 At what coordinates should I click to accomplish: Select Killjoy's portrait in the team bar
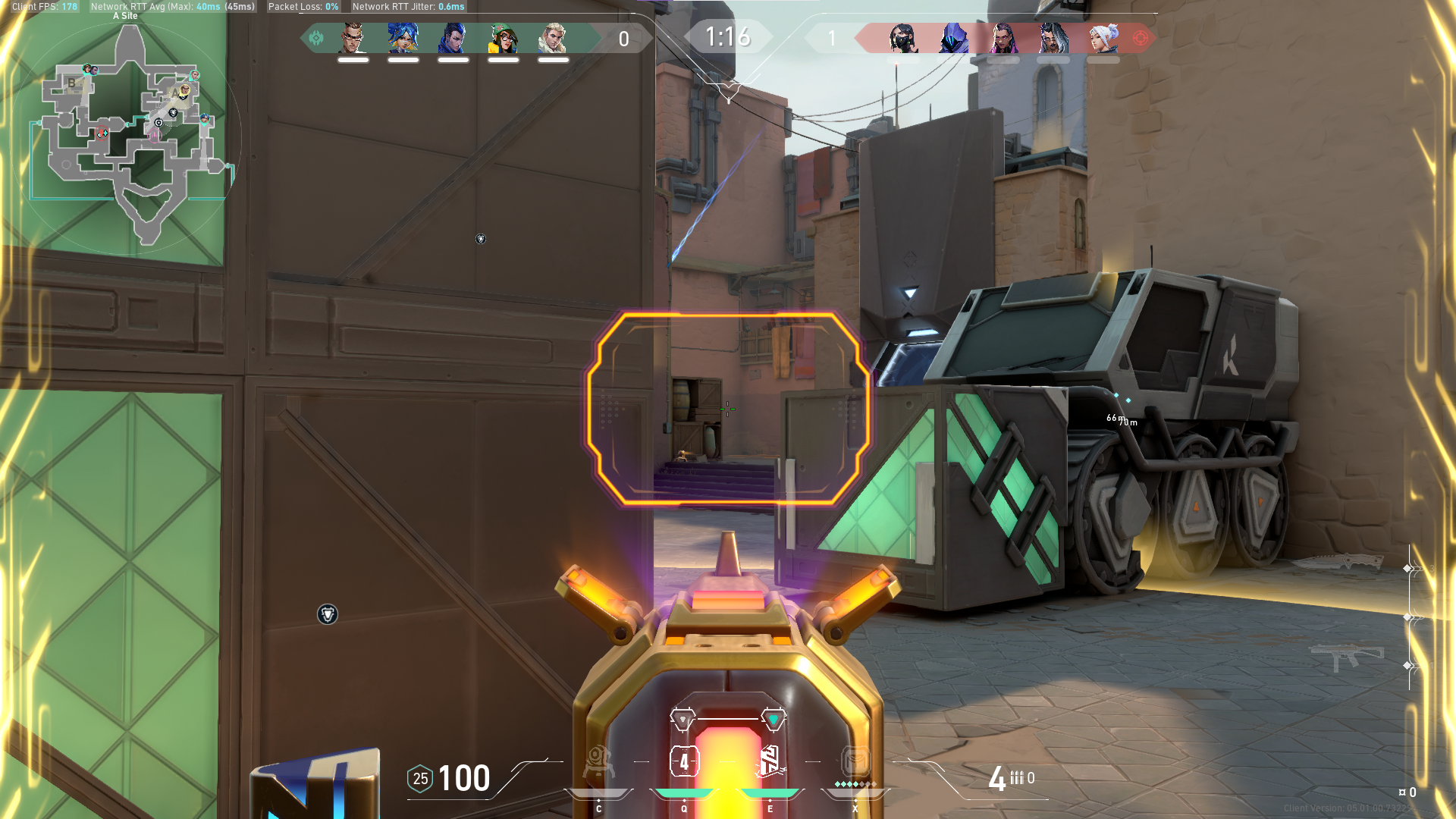point(504,38)
